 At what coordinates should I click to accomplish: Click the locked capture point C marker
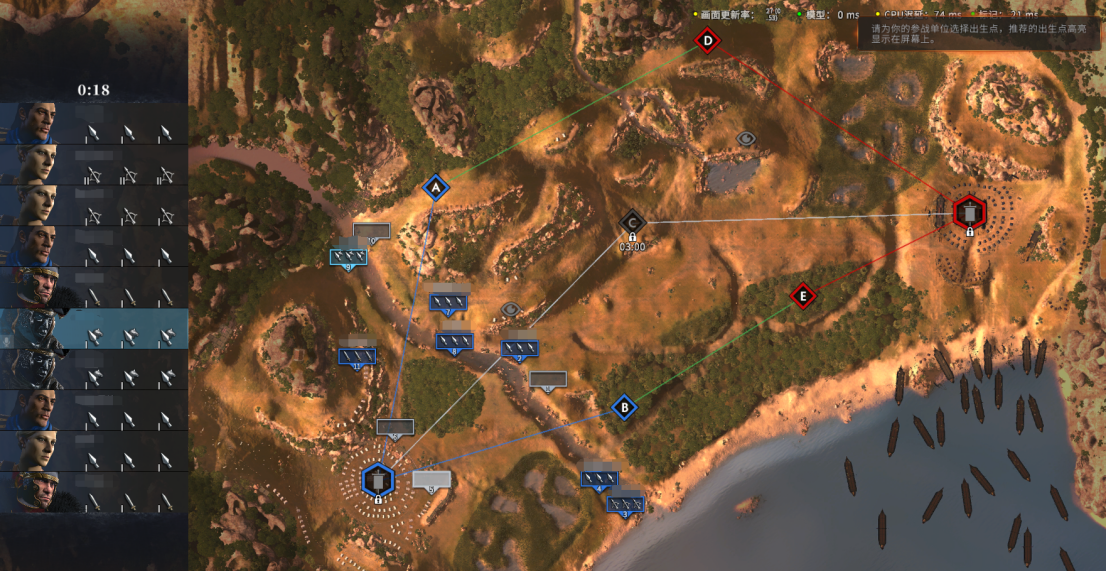pyautogui.click(x=632, y=221)
